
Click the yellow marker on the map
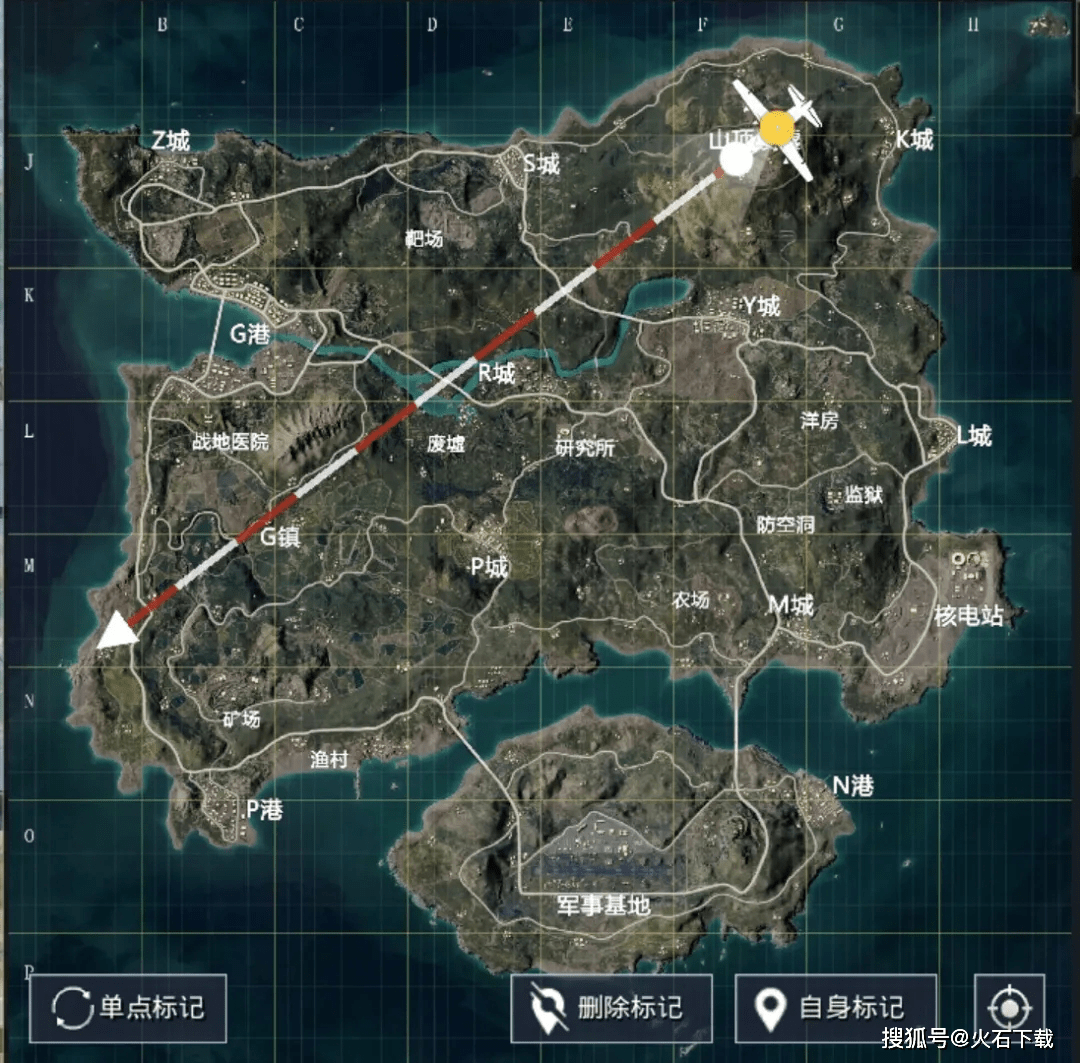click(x=777, y=129)
